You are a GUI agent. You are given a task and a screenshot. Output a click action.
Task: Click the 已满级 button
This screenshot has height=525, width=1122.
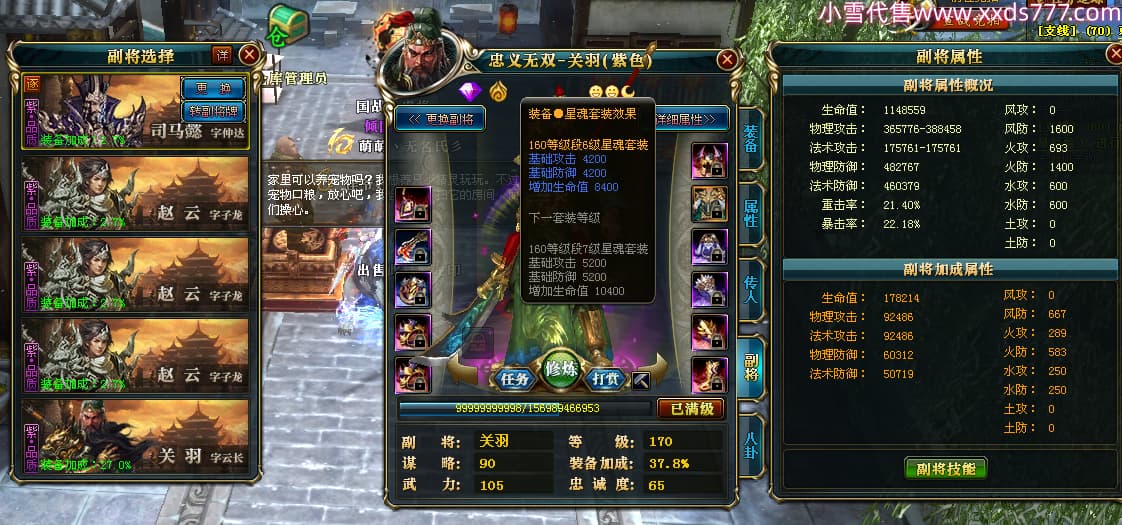point(690,408)
